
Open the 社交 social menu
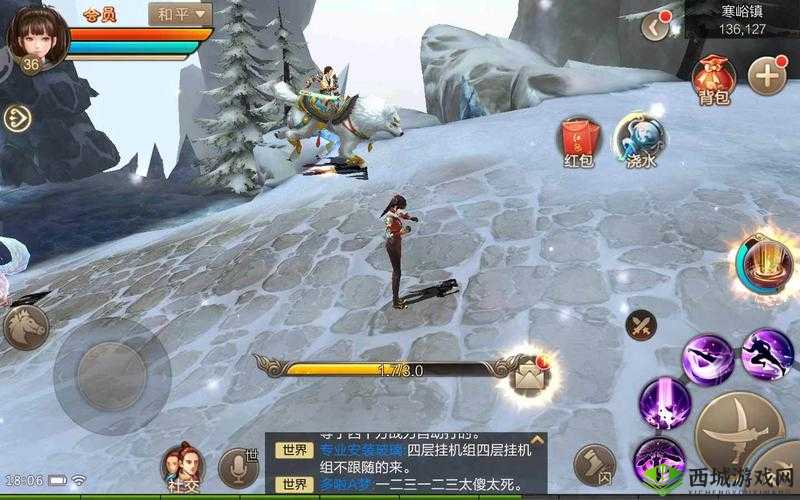point(182,469)
